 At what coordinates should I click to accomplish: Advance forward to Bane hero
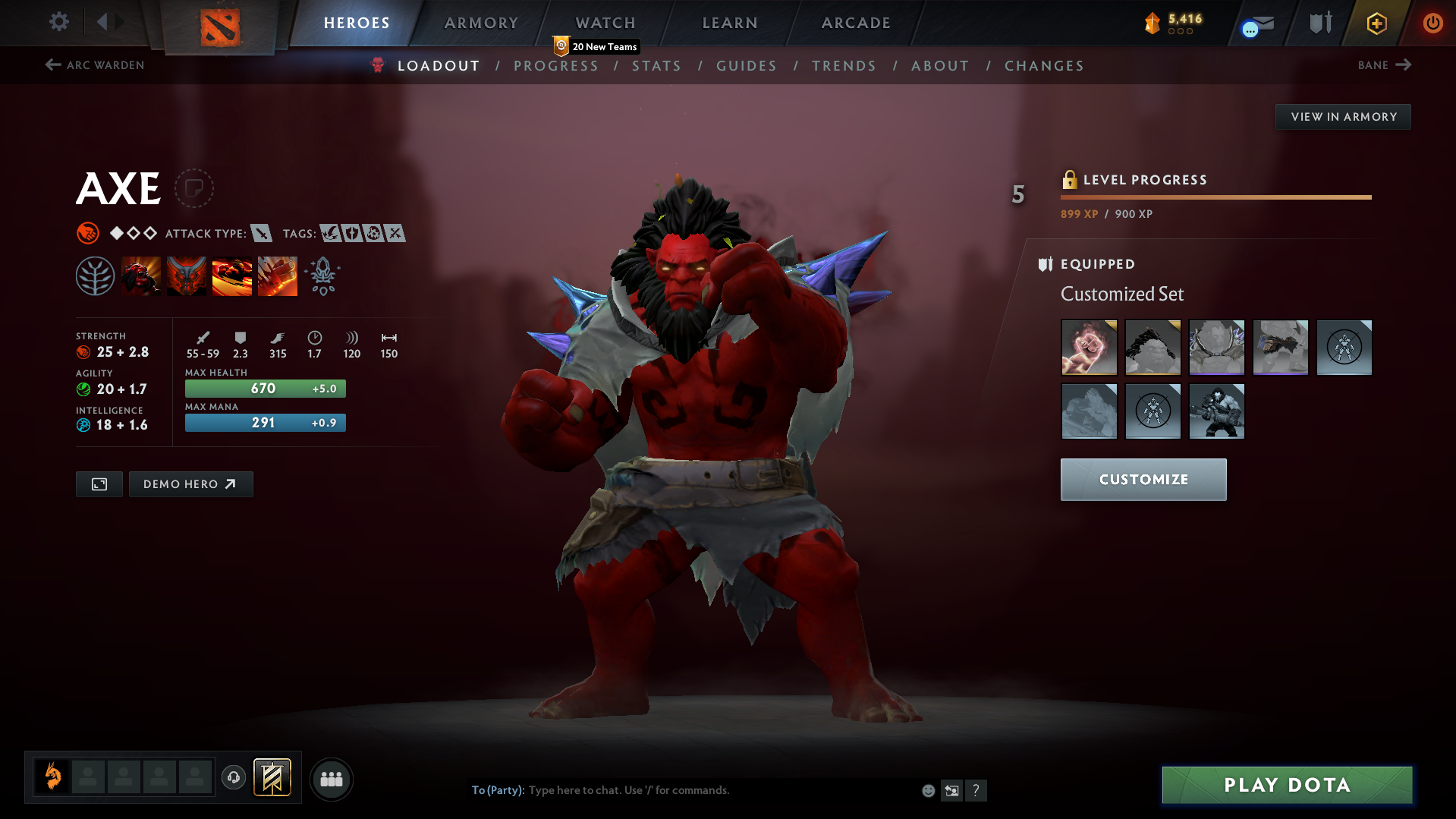pos(1384,65)
